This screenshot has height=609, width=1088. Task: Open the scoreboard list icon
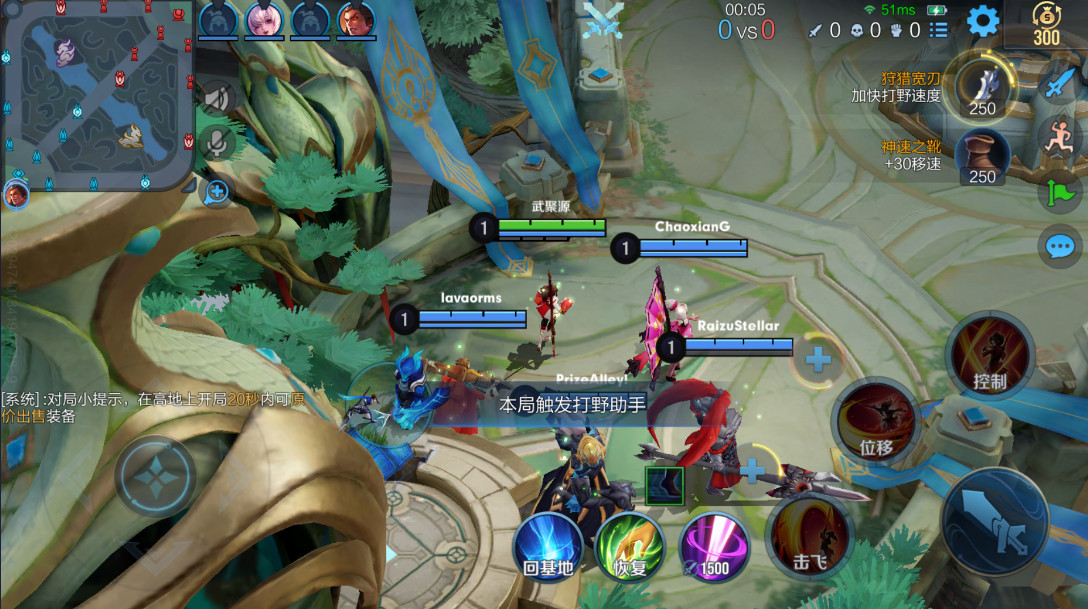point(938,30)
